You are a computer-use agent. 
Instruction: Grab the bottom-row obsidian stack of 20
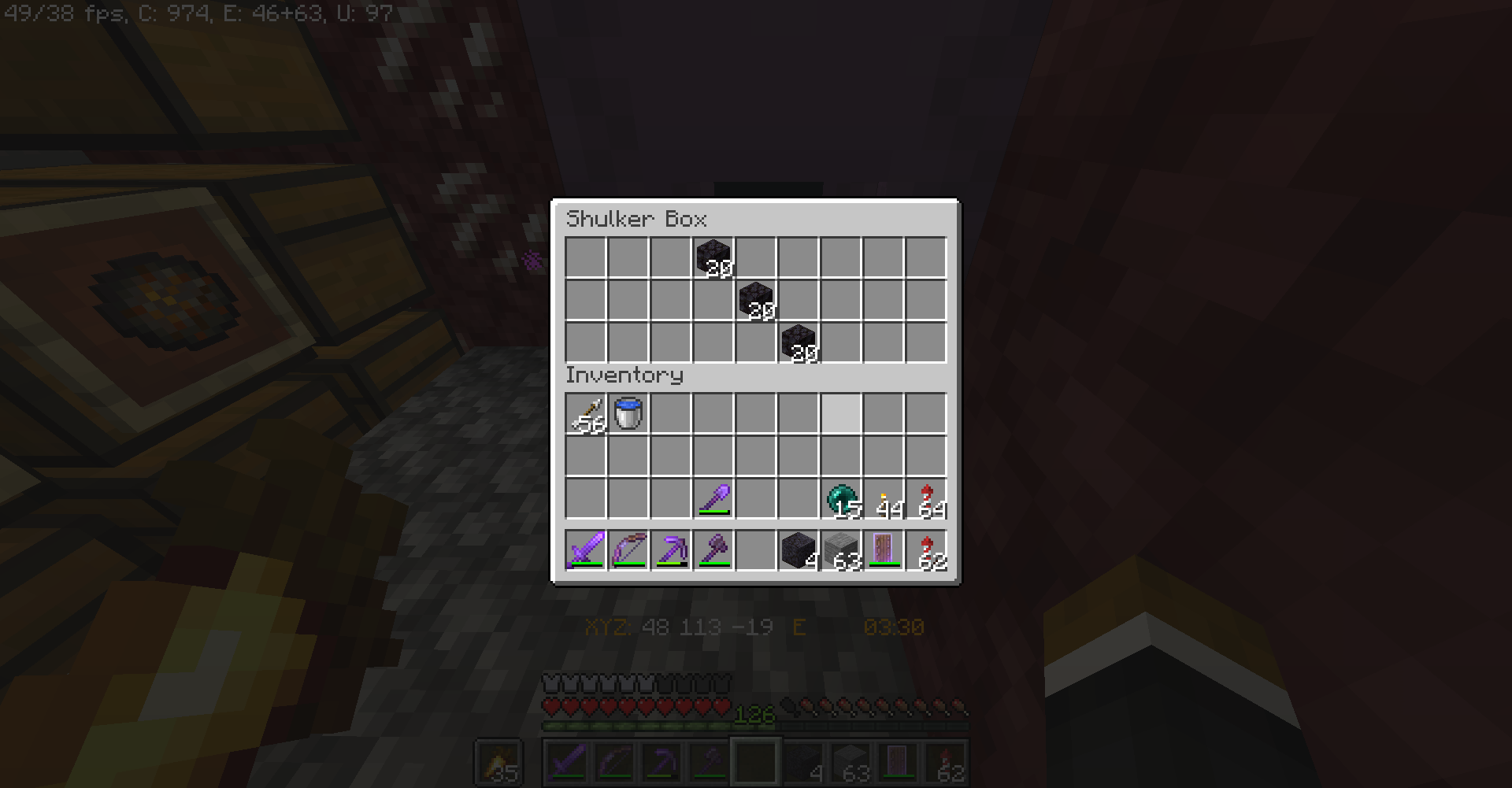799,342
